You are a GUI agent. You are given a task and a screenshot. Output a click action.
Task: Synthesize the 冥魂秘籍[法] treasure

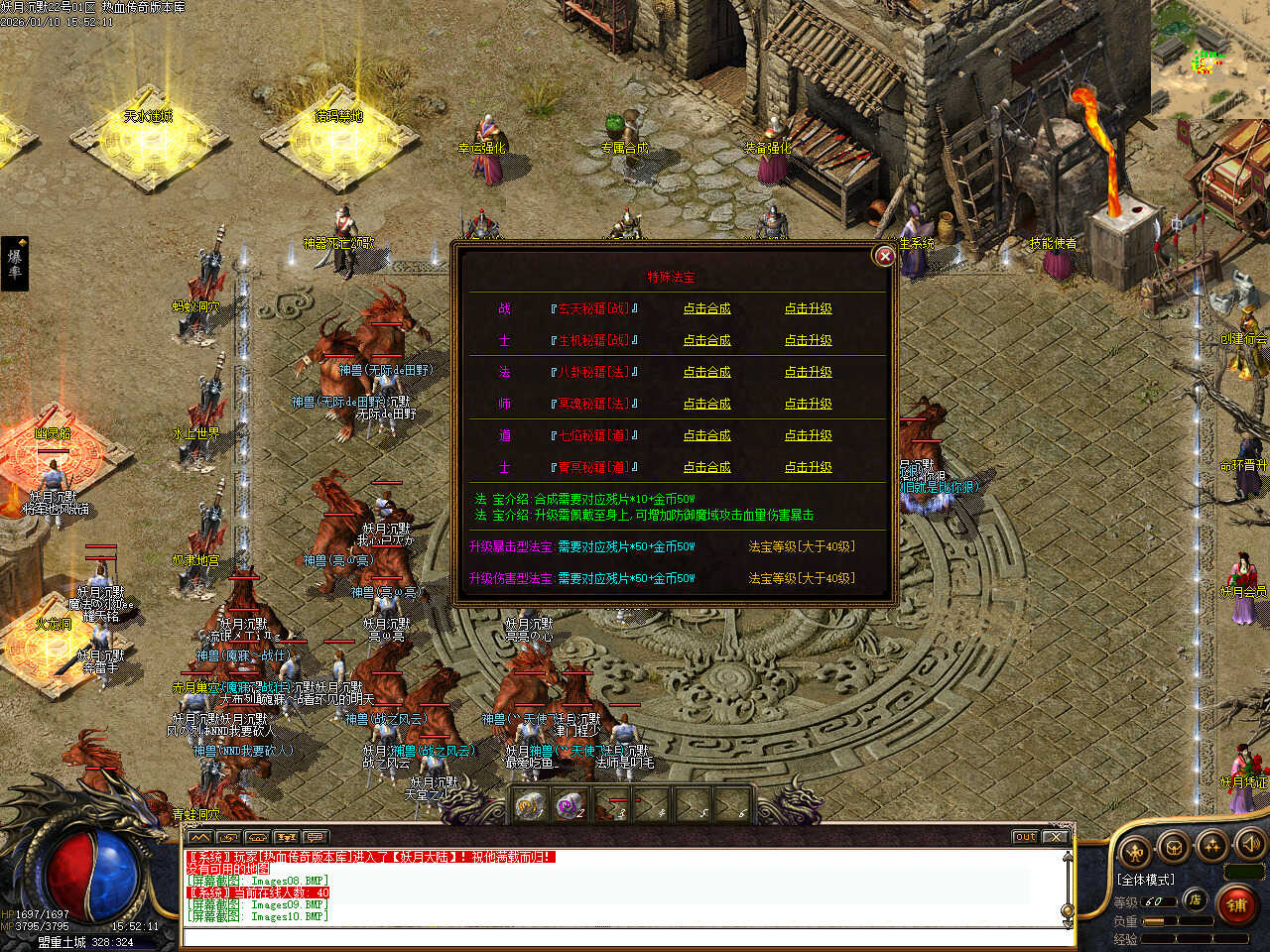point(706,404)
